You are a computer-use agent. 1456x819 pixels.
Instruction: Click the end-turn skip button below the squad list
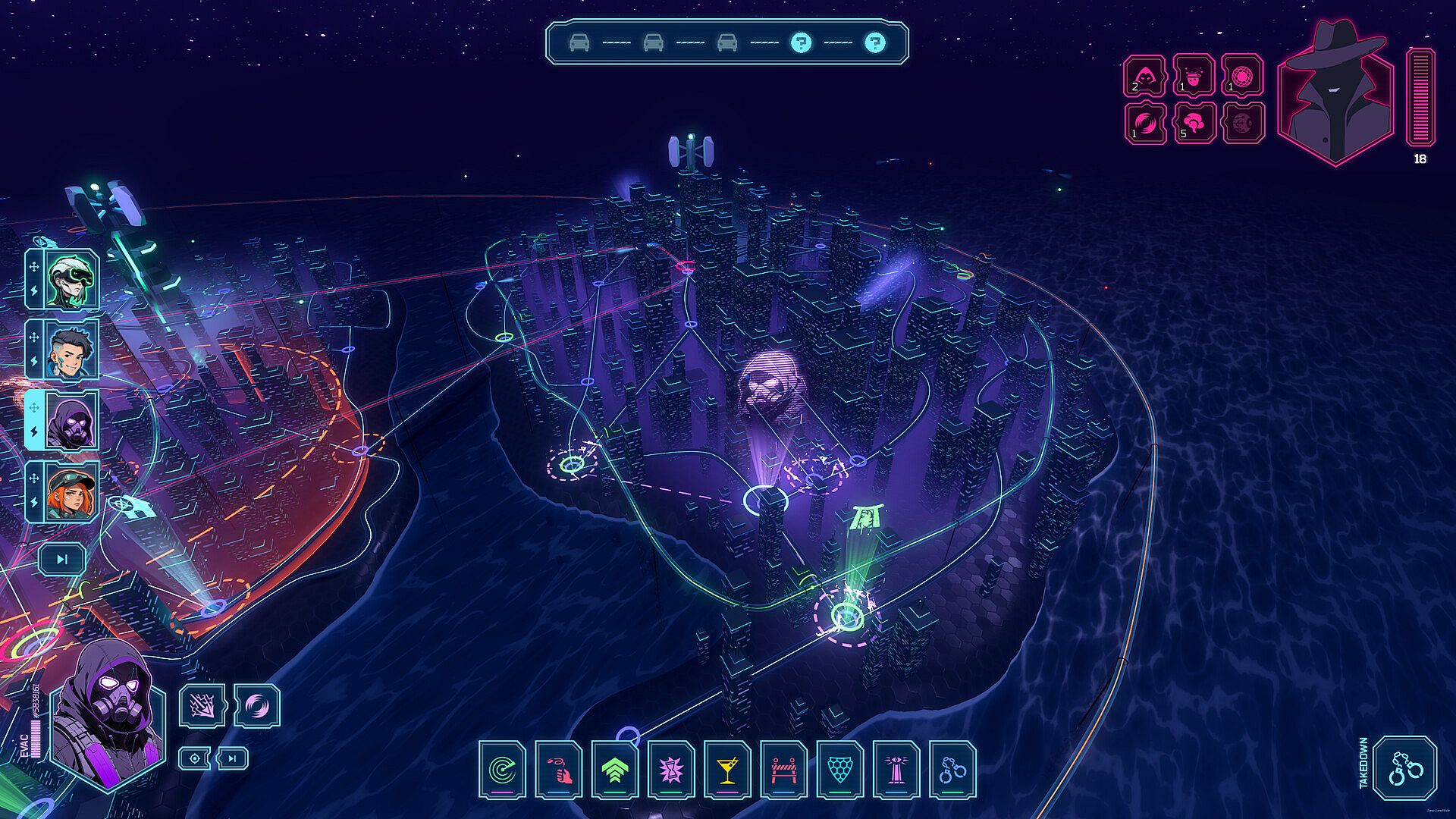[62, 560]
